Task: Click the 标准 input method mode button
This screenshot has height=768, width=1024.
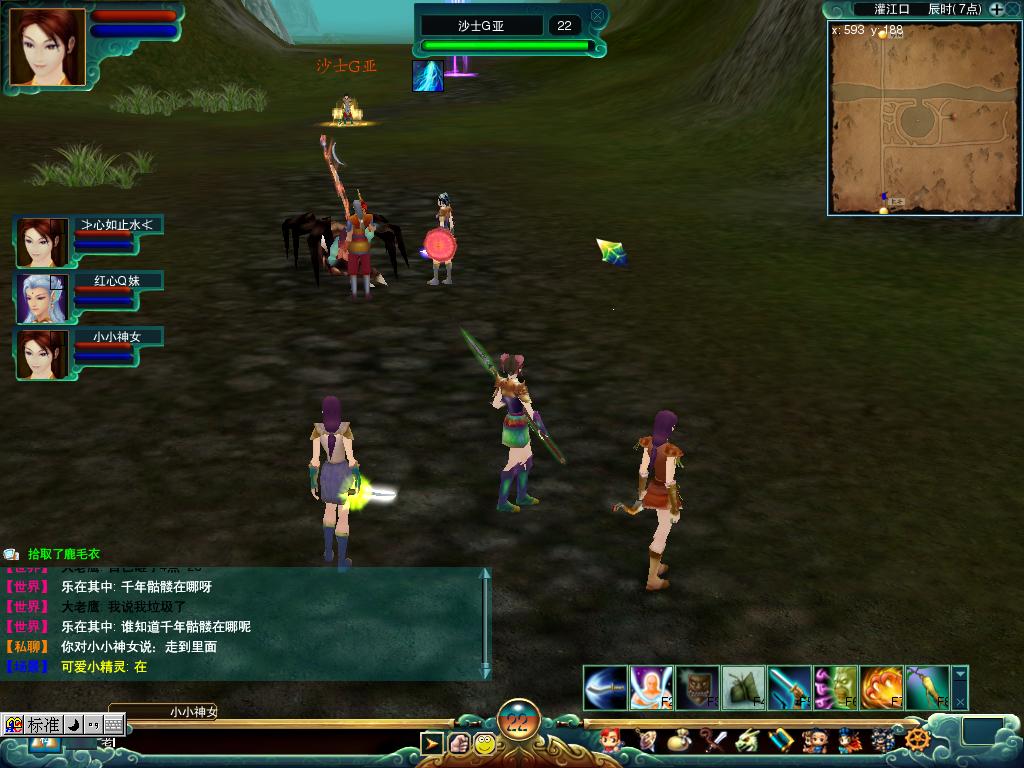Action: pyautogui.click(x=43, y=724)
